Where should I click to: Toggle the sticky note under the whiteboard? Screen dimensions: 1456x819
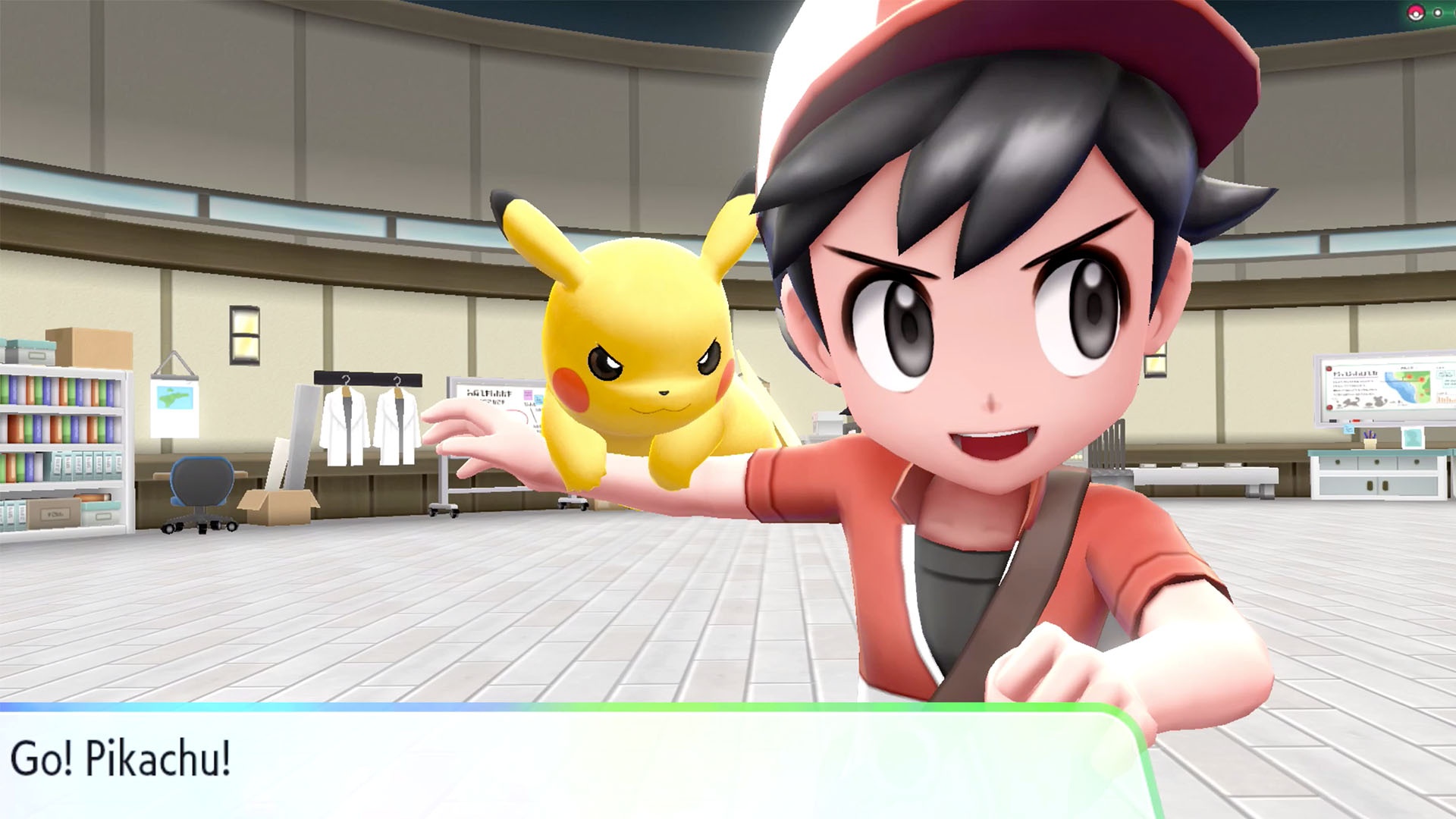(1348, 428)
